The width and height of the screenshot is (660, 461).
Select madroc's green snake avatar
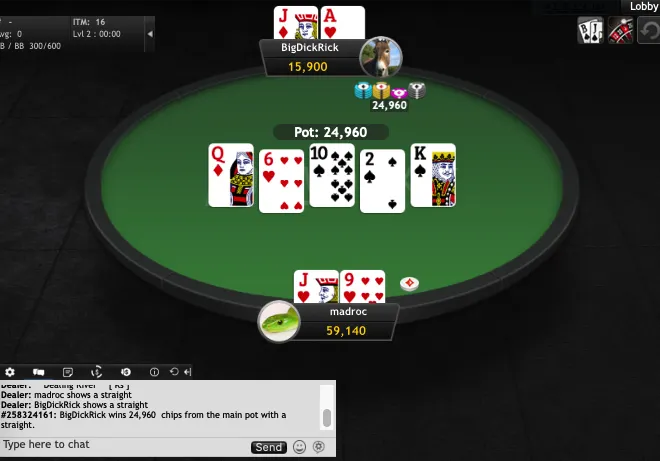pos(280,319)
